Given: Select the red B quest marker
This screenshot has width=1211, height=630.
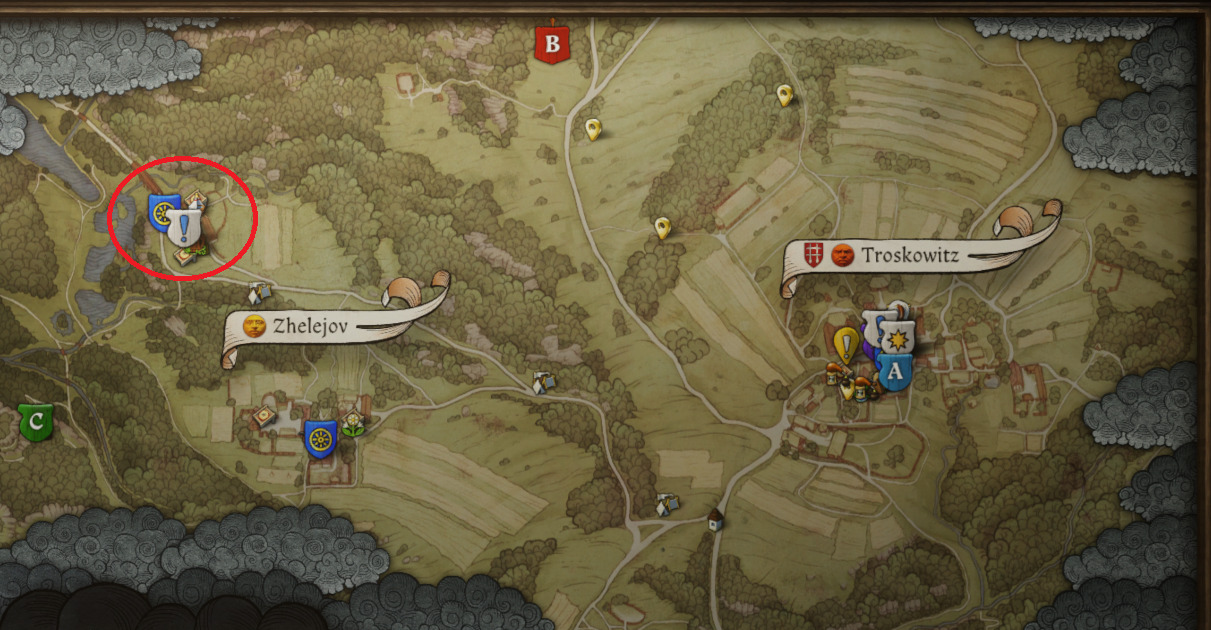Looking at the screenshot, I should click(x=551, y=44).
